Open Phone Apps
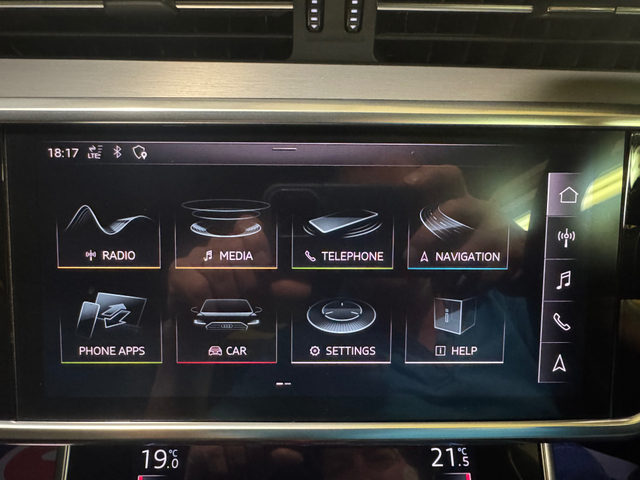 (110, 328)
